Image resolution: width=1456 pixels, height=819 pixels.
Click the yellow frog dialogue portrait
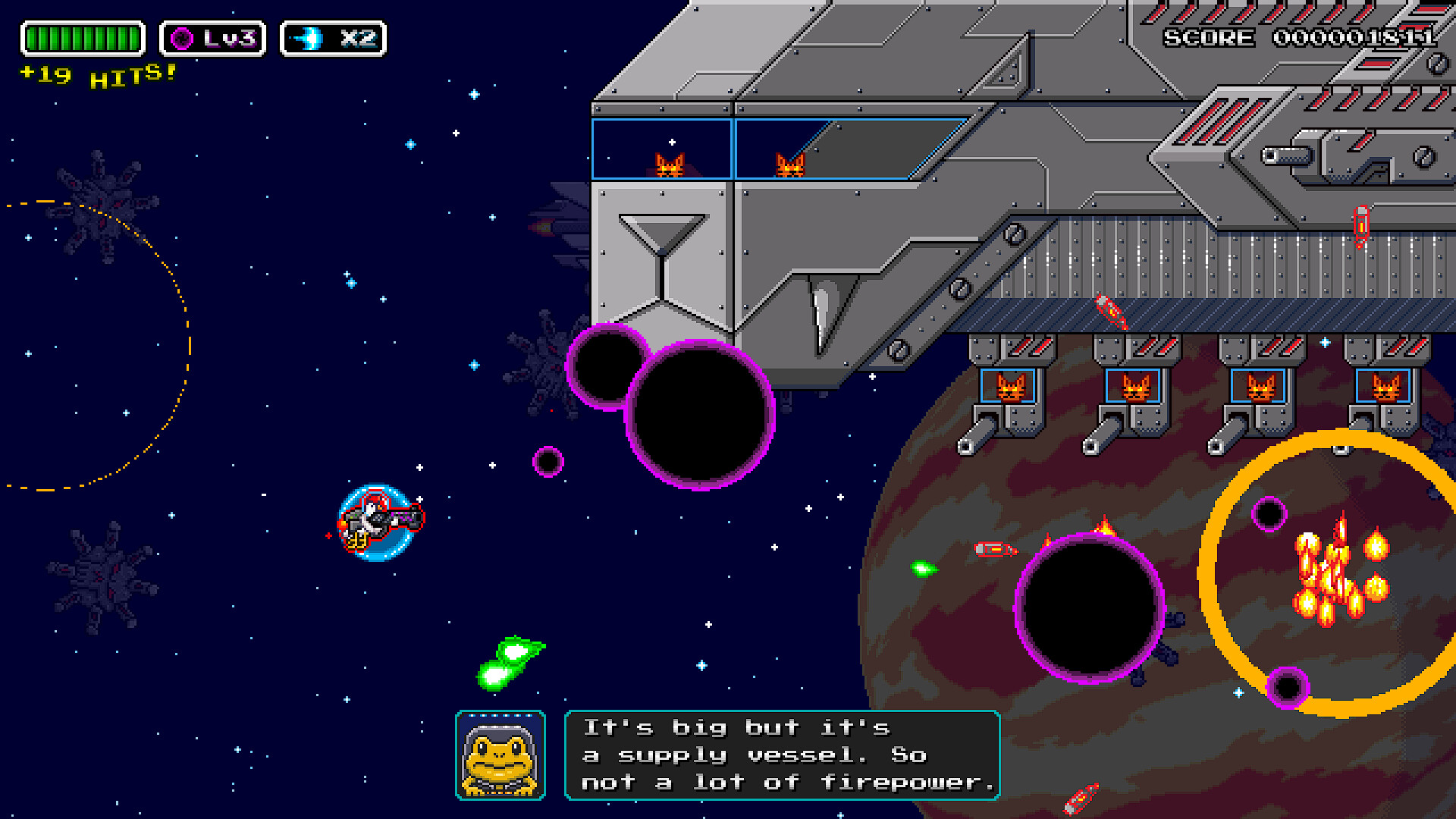[500, 755]
